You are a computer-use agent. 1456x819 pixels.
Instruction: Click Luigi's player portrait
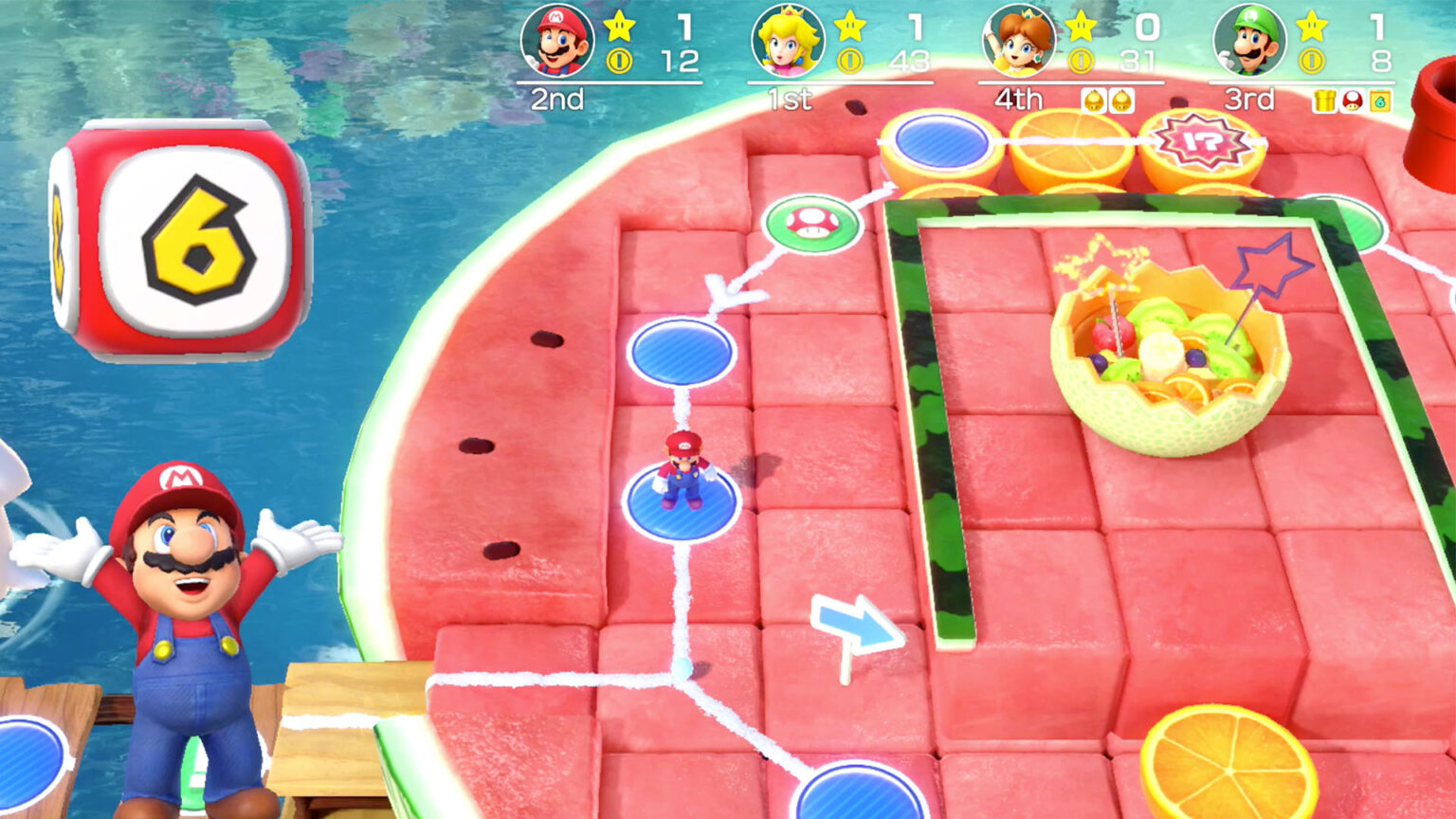pos(1251,41)
